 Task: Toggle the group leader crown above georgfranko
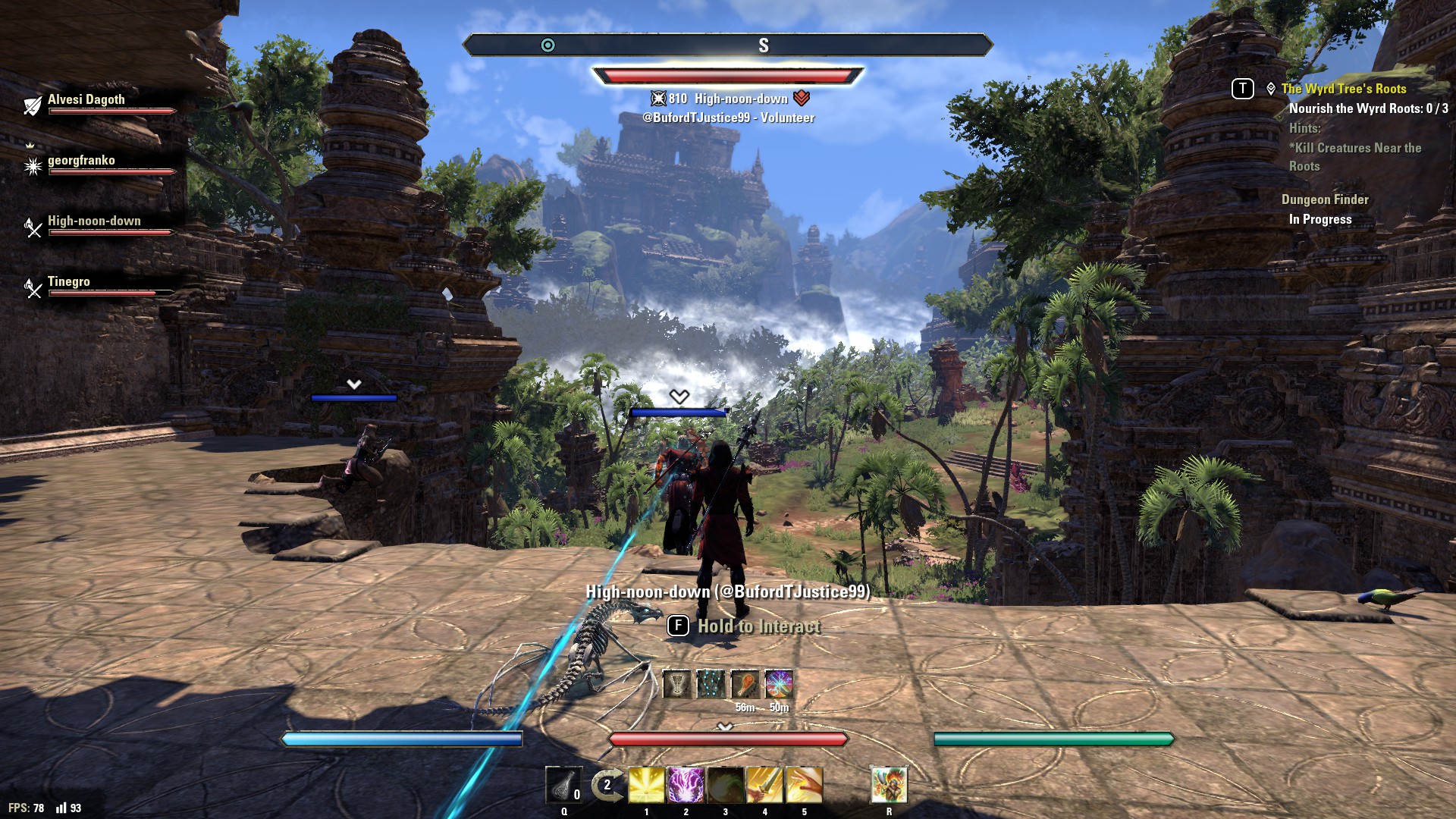30,144
